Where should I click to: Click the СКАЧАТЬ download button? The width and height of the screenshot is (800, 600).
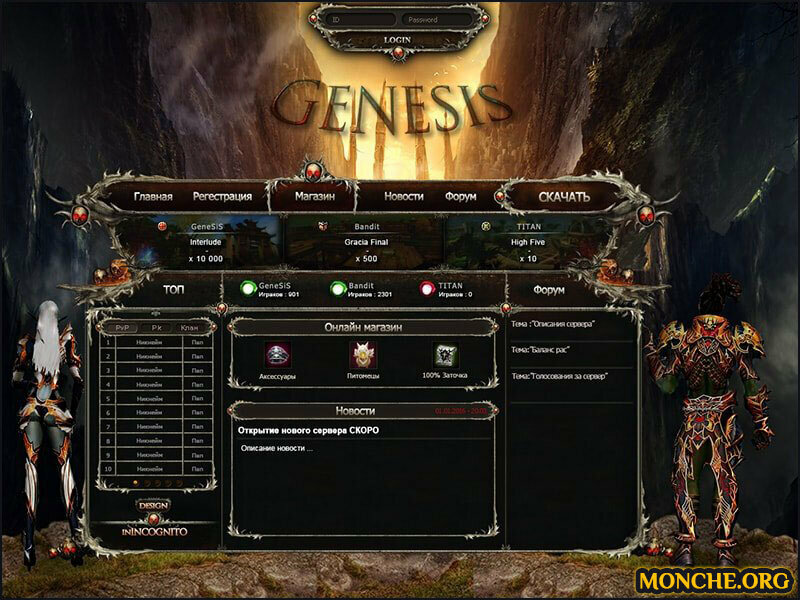[x=564, y=197]
